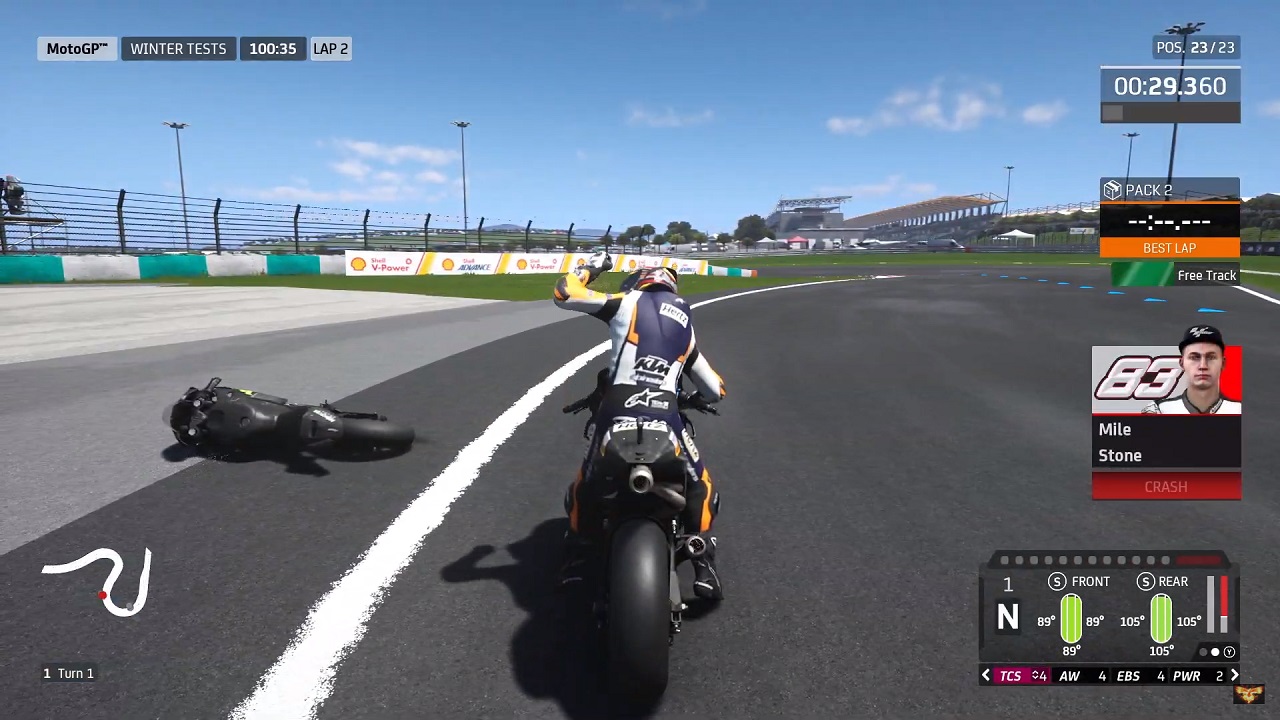Switch the neutral gear N indicator
The width and height of the screenshot is (1280, 720).
[x=1007, y=618]
